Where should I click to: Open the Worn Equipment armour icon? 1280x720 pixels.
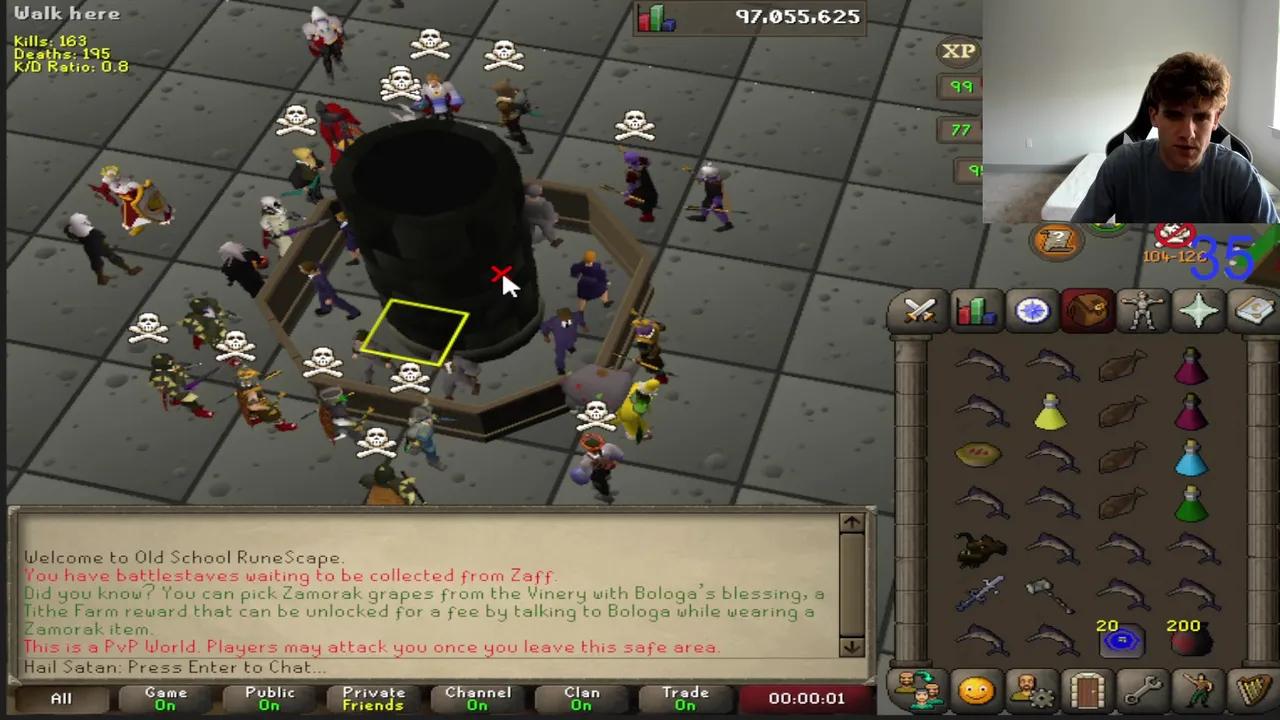1143,311
